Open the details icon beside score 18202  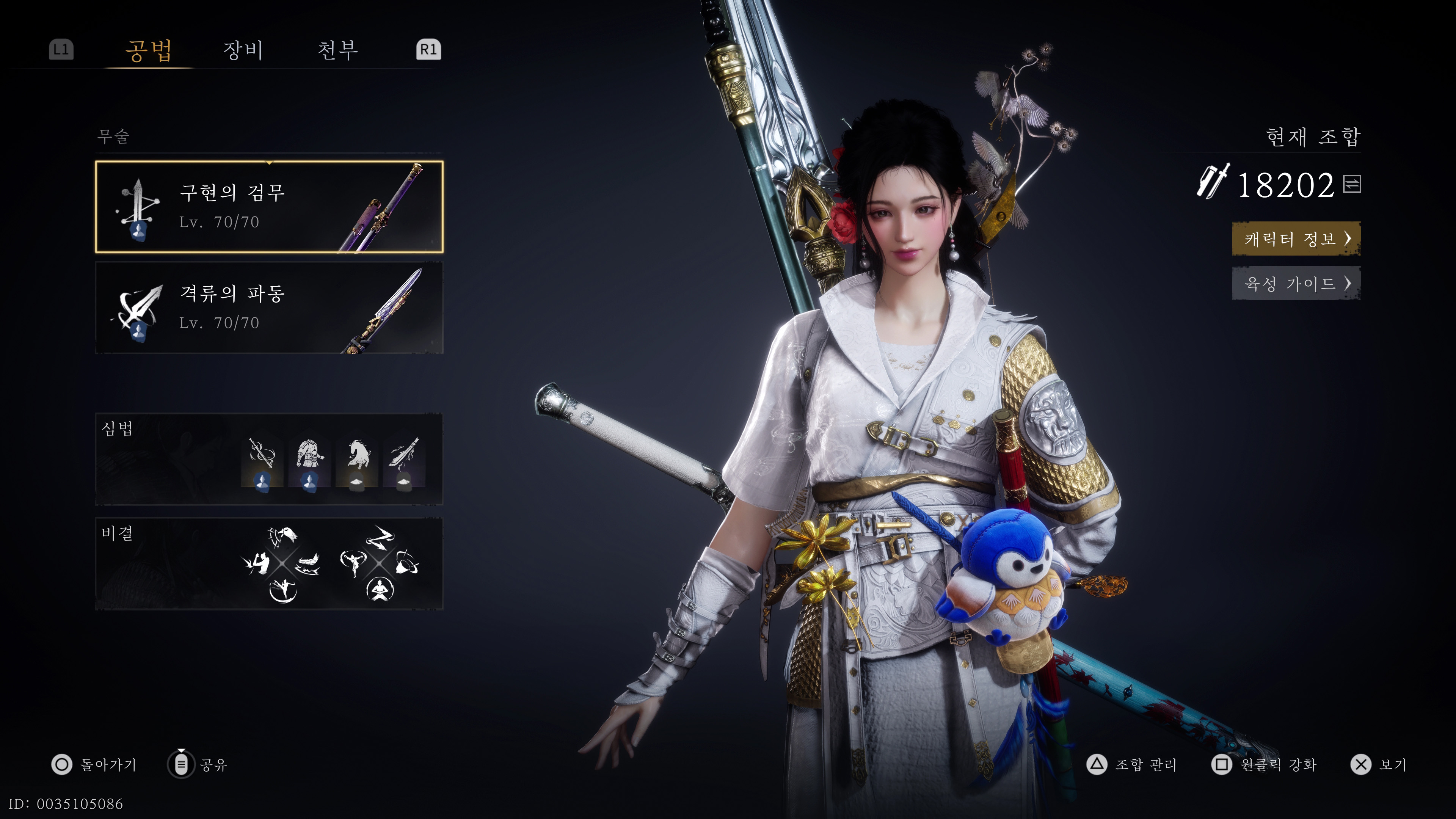coord(1352,184)
